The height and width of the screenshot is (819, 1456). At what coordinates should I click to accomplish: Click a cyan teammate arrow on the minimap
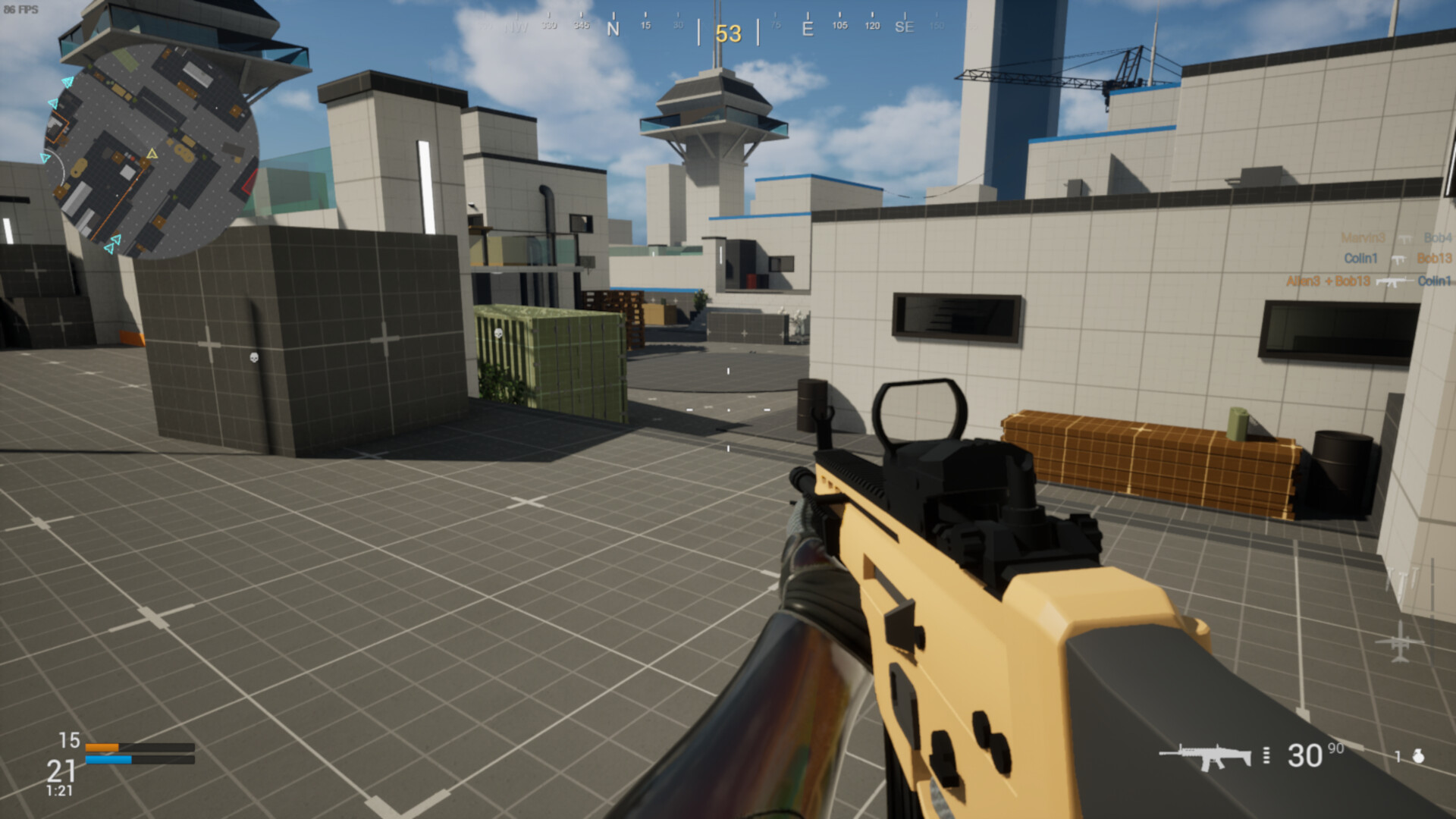pos(67,82)
